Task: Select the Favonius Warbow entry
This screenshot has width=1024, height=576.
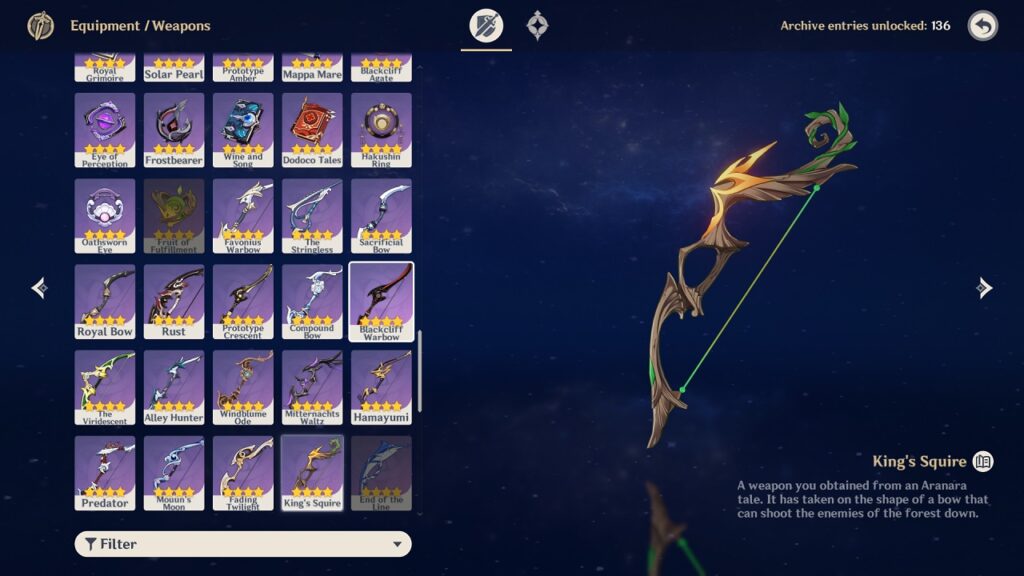Action: [x=243, y=215]
